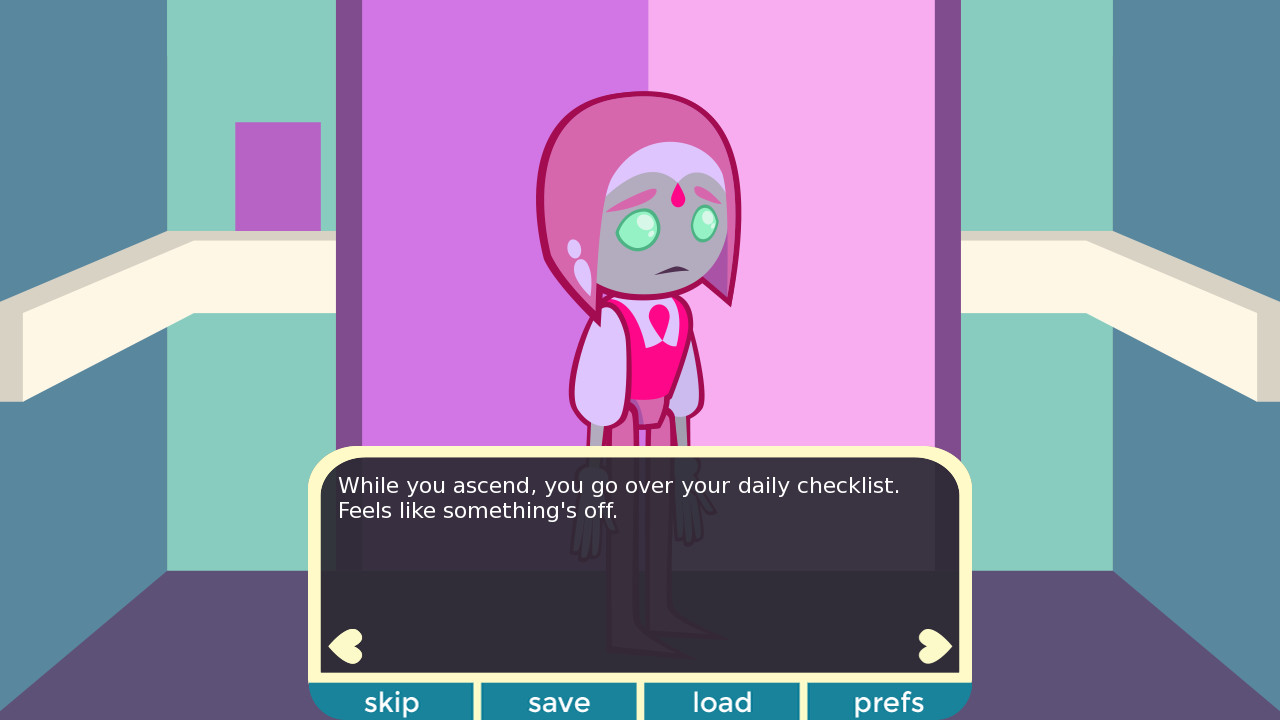
Task: Click the pink-haired character sprite
Action: (x=645, y=250)
